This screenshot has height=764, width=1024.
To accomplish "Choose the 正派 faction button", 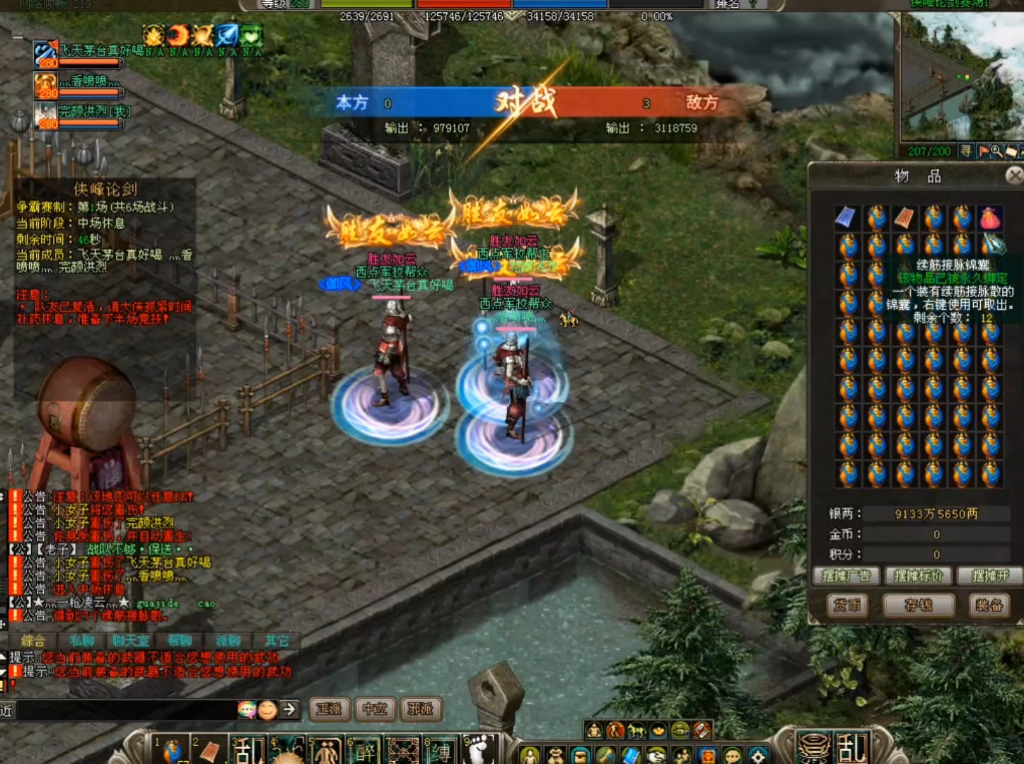I will pyautogui.click(x=329, y=709).
